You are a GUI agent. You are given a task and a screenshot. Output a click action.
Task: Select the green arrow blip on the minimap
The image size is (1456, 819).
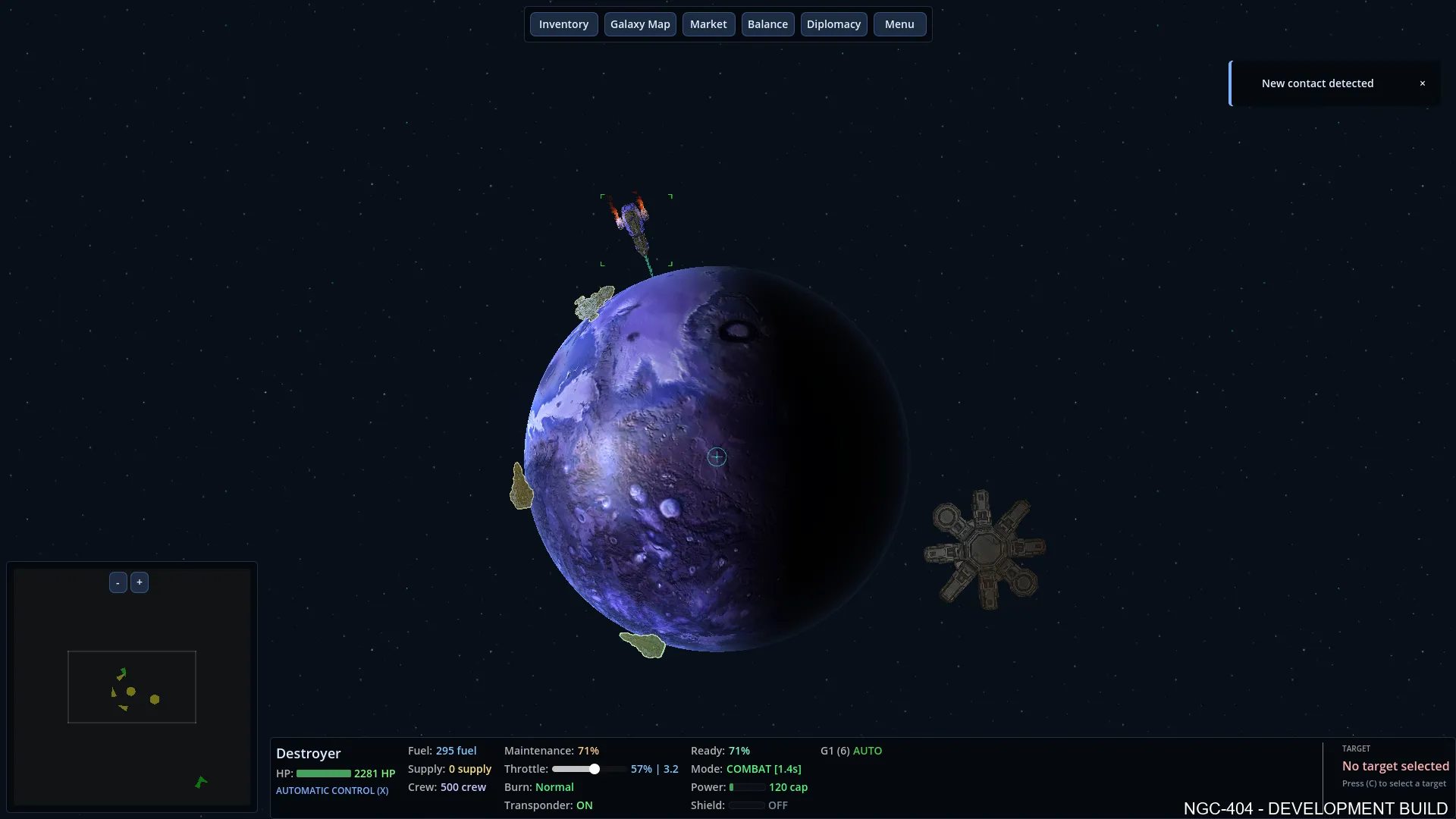point(200,781)
